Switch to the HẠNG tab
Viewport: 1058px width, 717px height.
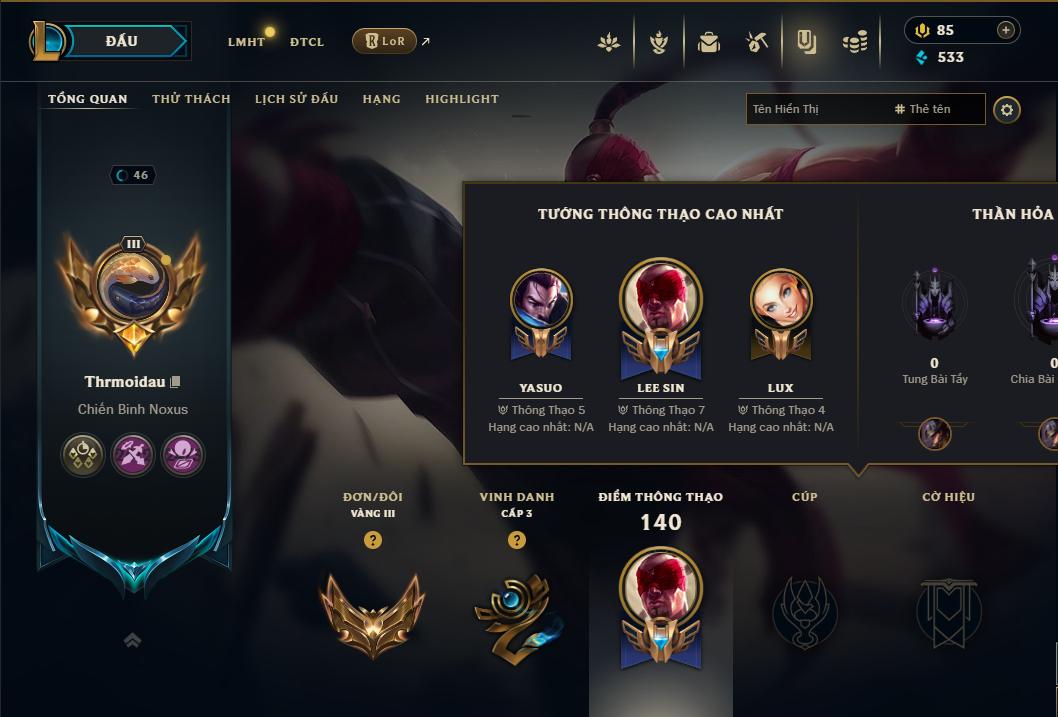(x=381, y=99)
